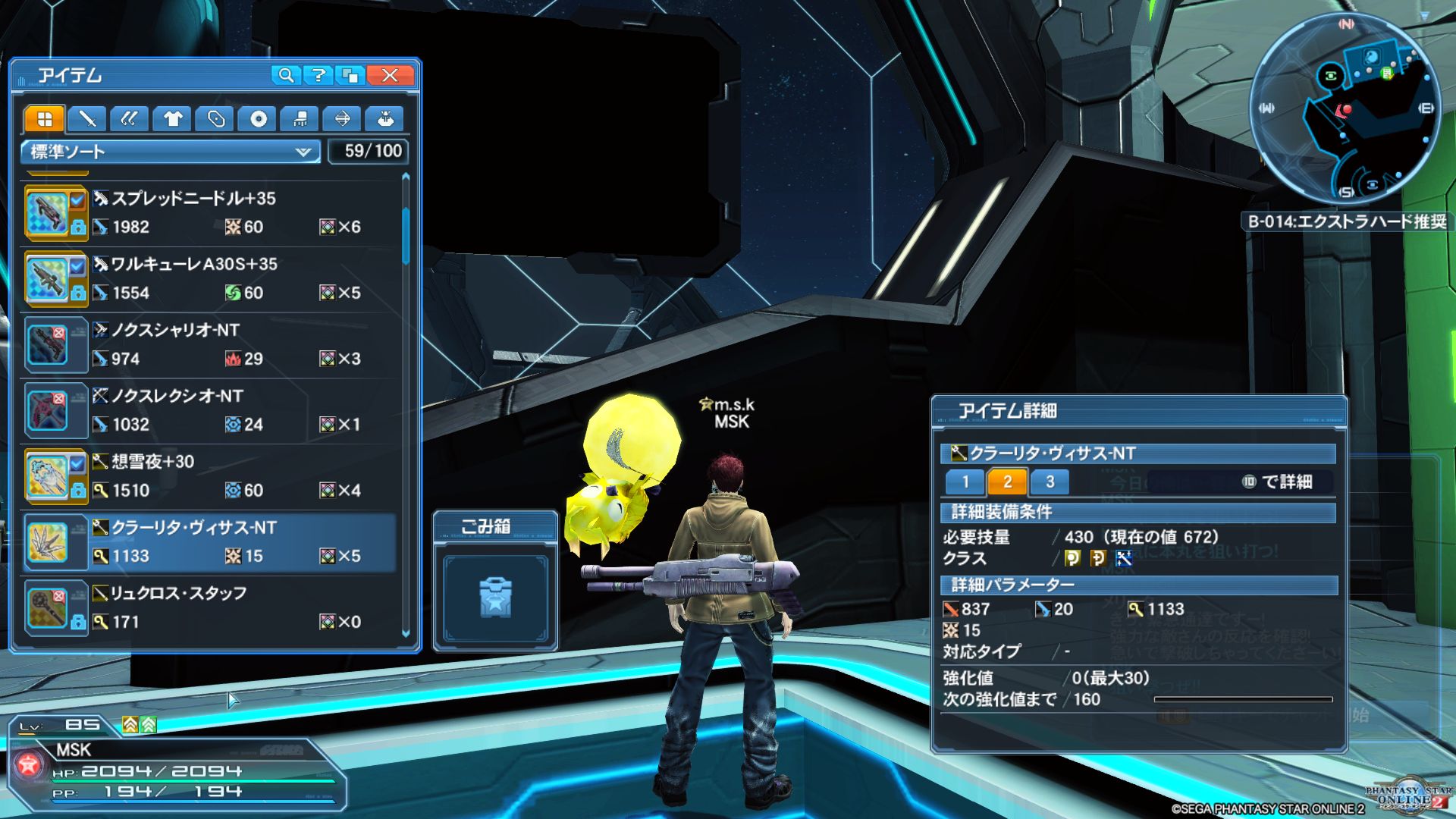Image resolution: width=1456 pixels, height=819 pixels.
Task: Click the question mark help button
Action: coord(318,75)
